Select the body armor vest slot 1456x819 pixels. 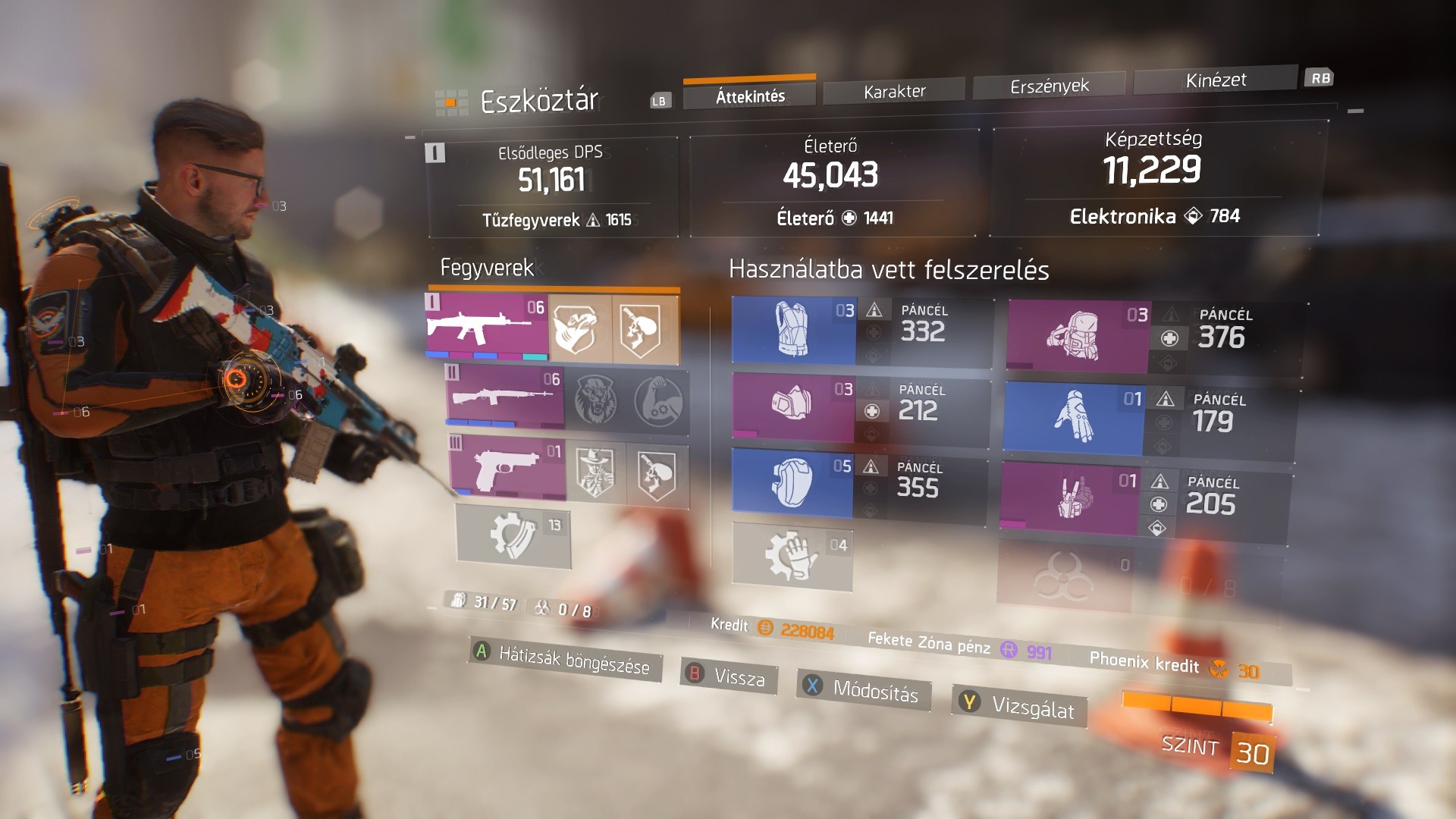[x=794, y=330]
